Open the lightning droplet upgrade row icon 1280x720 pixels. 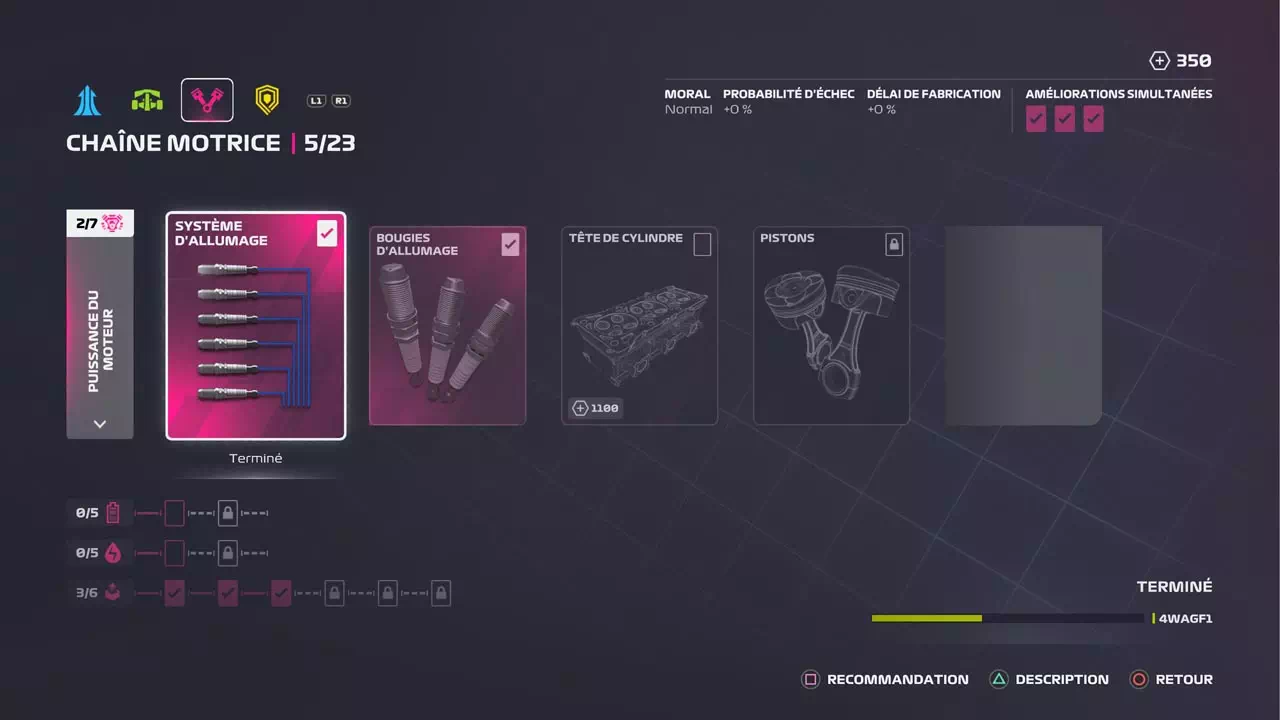point(113,553)
